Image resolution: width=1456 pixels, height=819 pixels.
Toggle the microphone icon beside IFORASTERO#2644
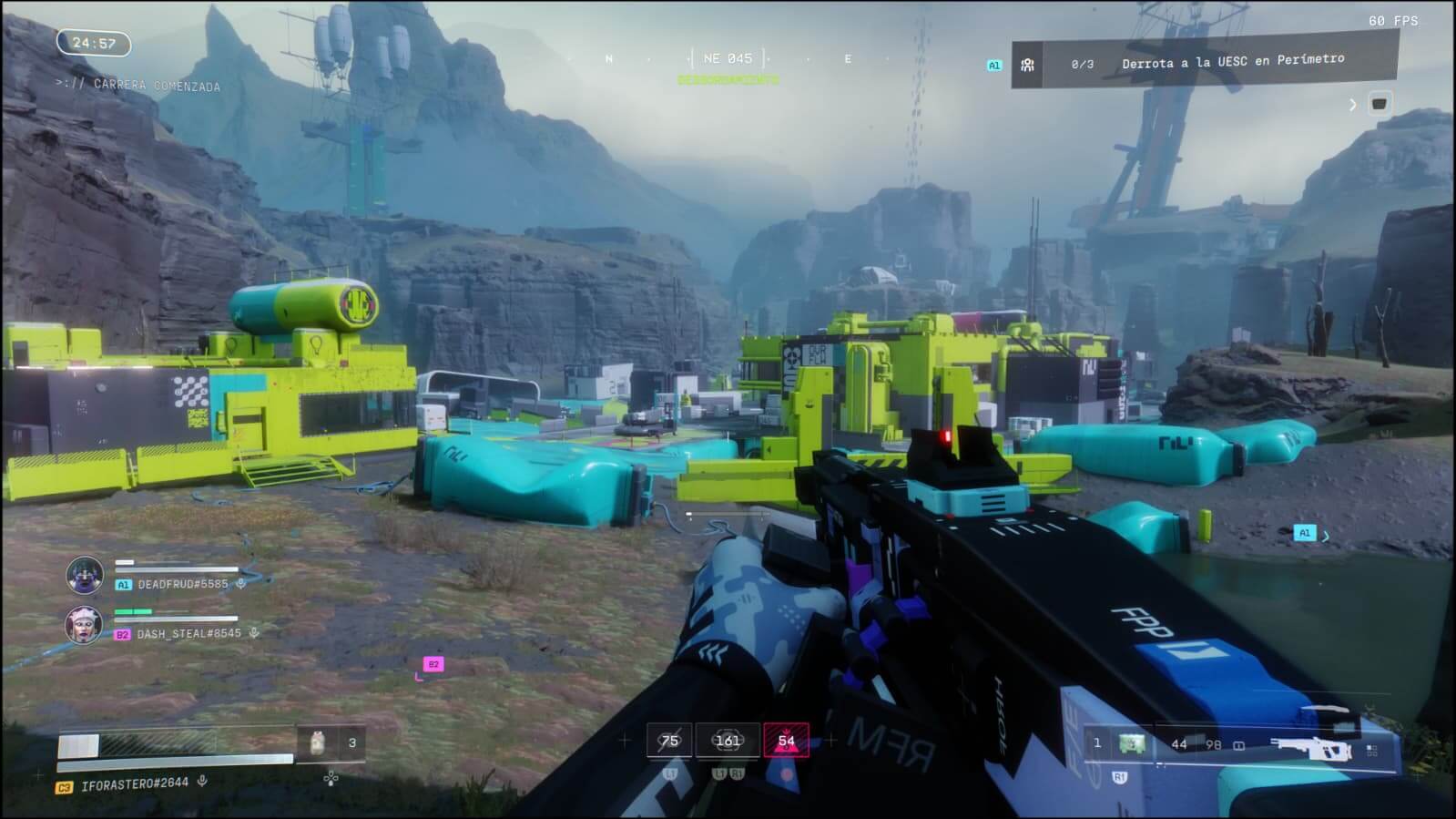[x=202, y=781]
